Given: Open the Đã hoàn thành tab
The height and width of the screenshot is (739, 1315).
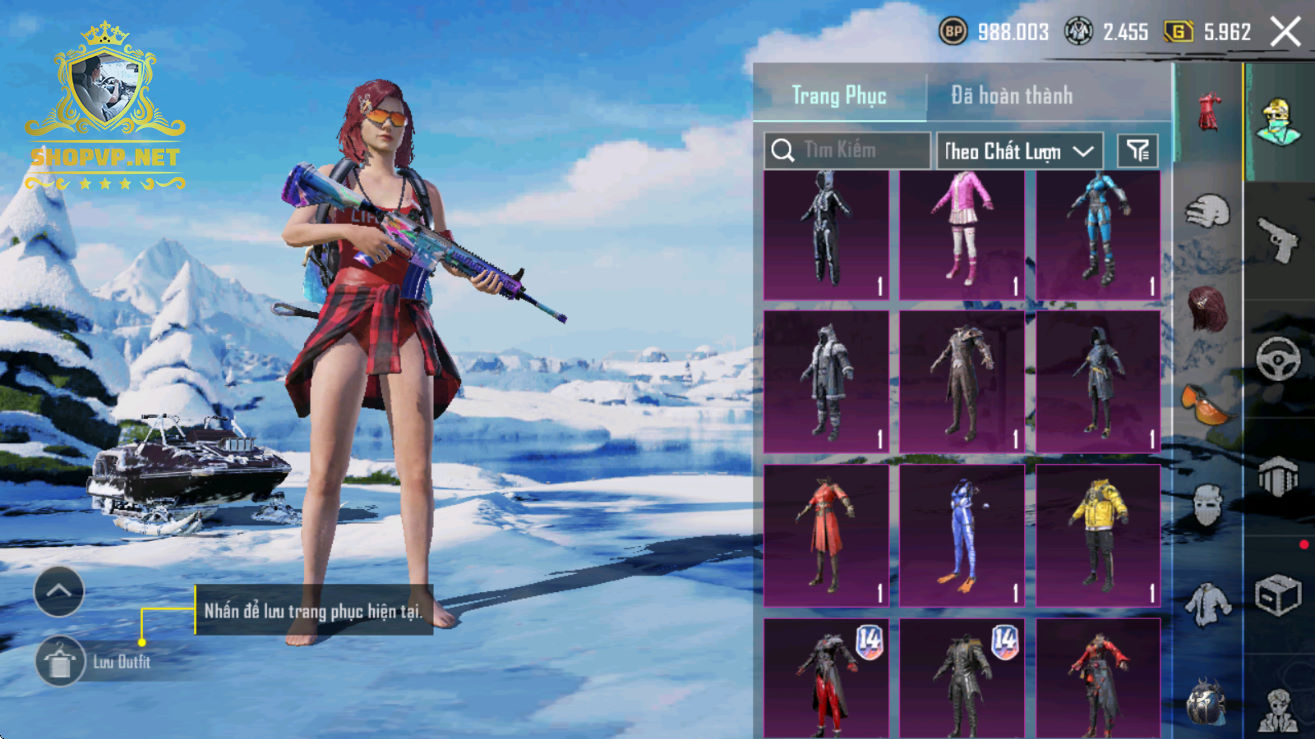Looking at the screenshot, I should (1012, 95).
